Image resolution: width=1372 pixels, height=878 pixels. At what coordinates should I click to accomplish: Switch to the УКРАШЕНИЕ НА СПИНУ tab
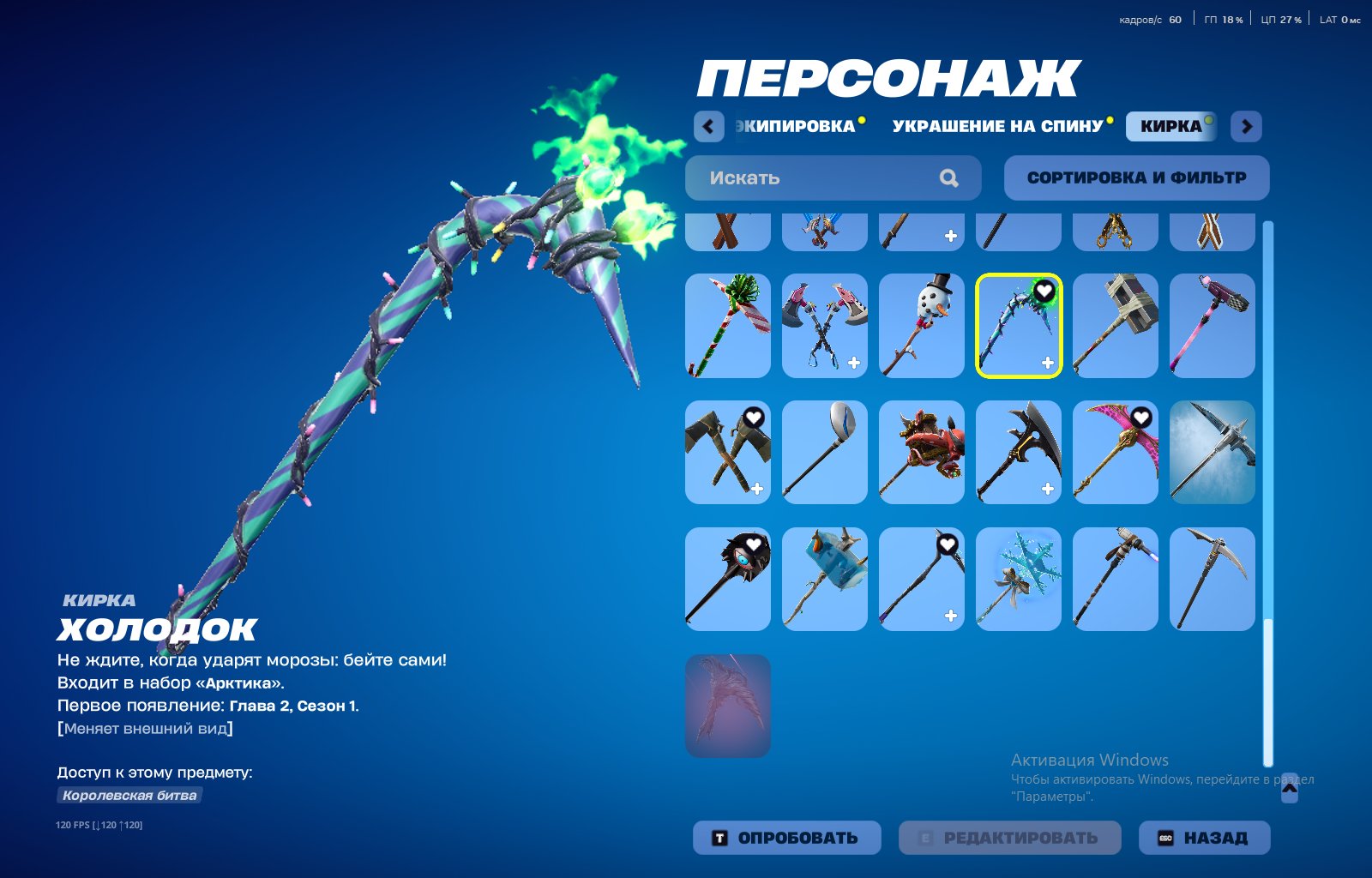click(997, 125)
